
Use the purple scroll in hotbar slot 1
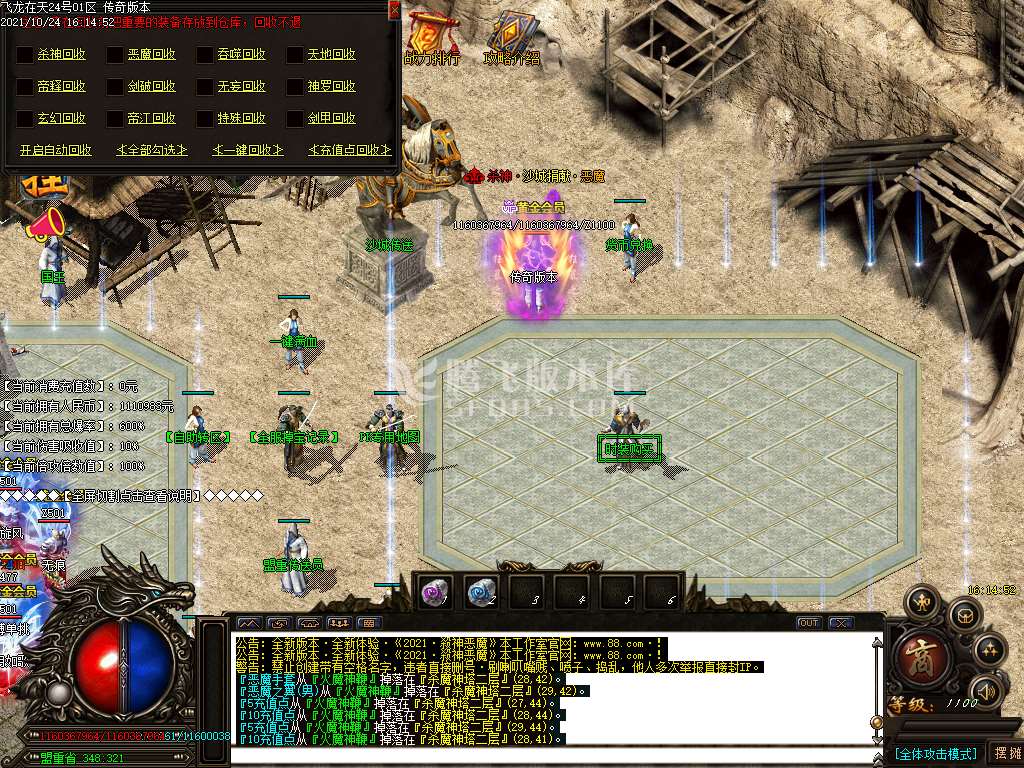pyautogui.click(x=435, y=591)
